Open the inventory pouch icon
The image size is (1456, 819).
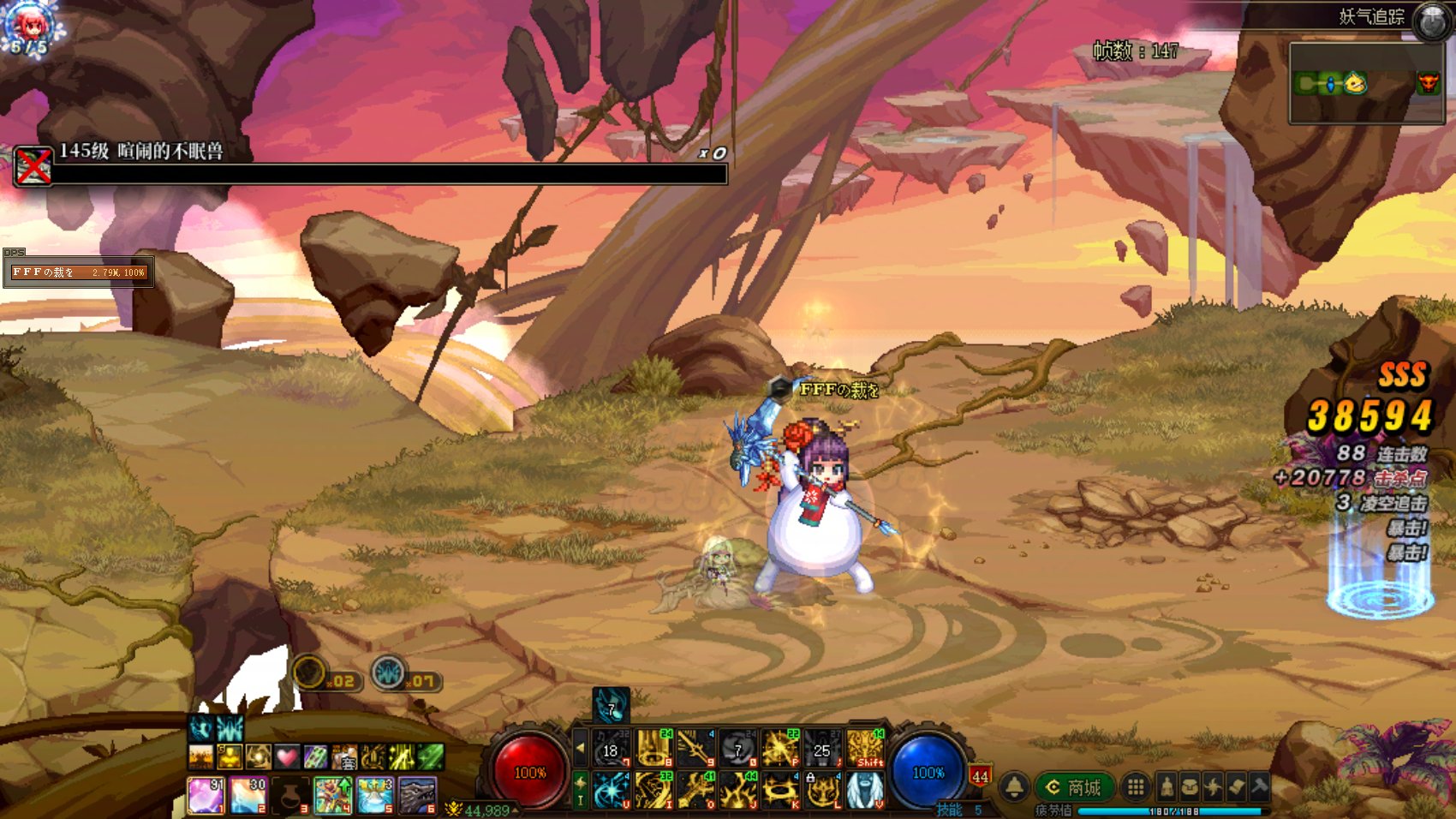[1190, 786]
